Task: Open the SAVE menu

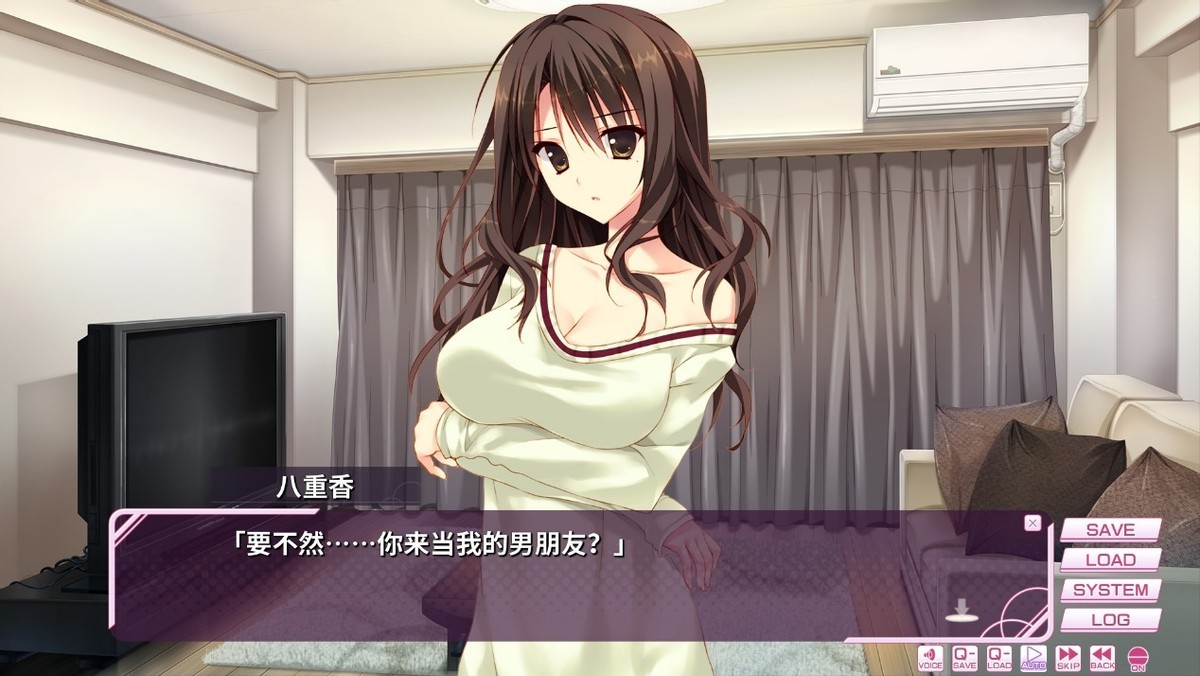Action: (x=1110, y=529)
